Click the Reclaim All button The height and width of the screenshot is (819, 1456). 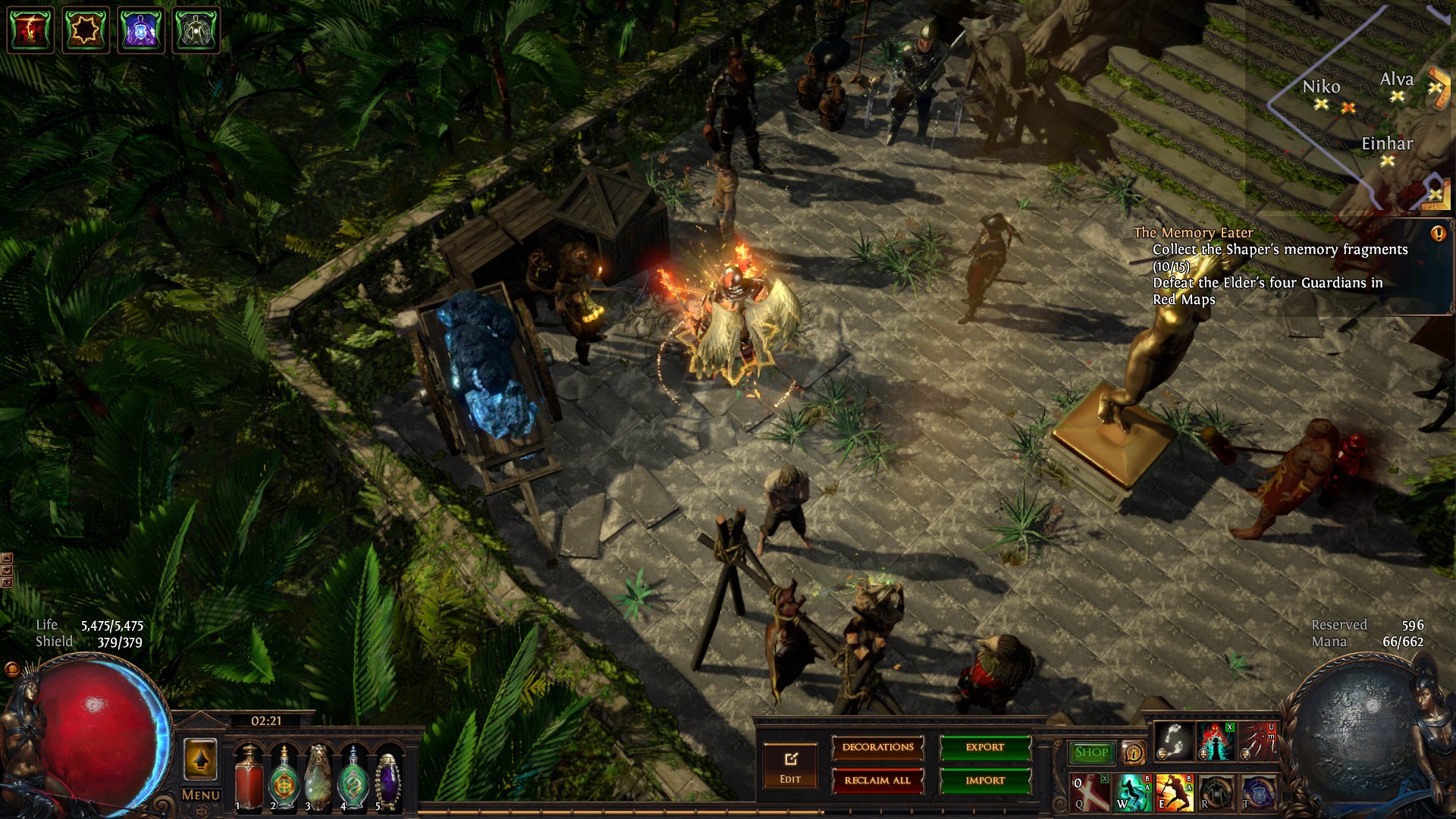pyautogui.click(x=878, y=780)
